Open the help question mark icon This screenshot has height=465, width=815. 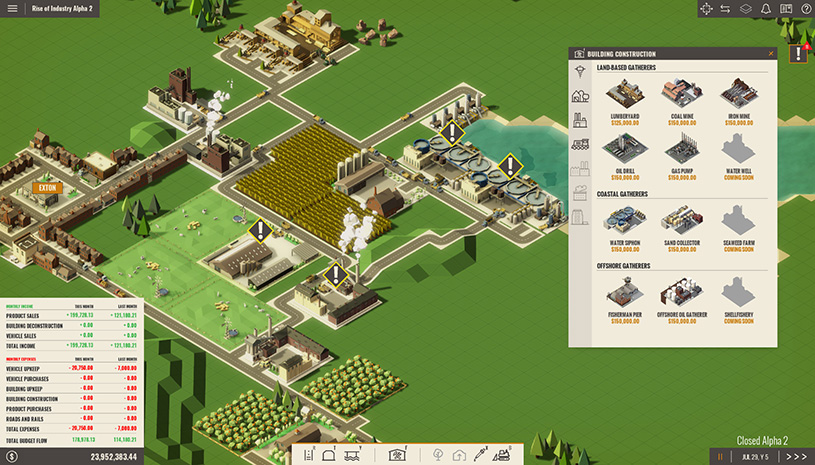[806, 9]
